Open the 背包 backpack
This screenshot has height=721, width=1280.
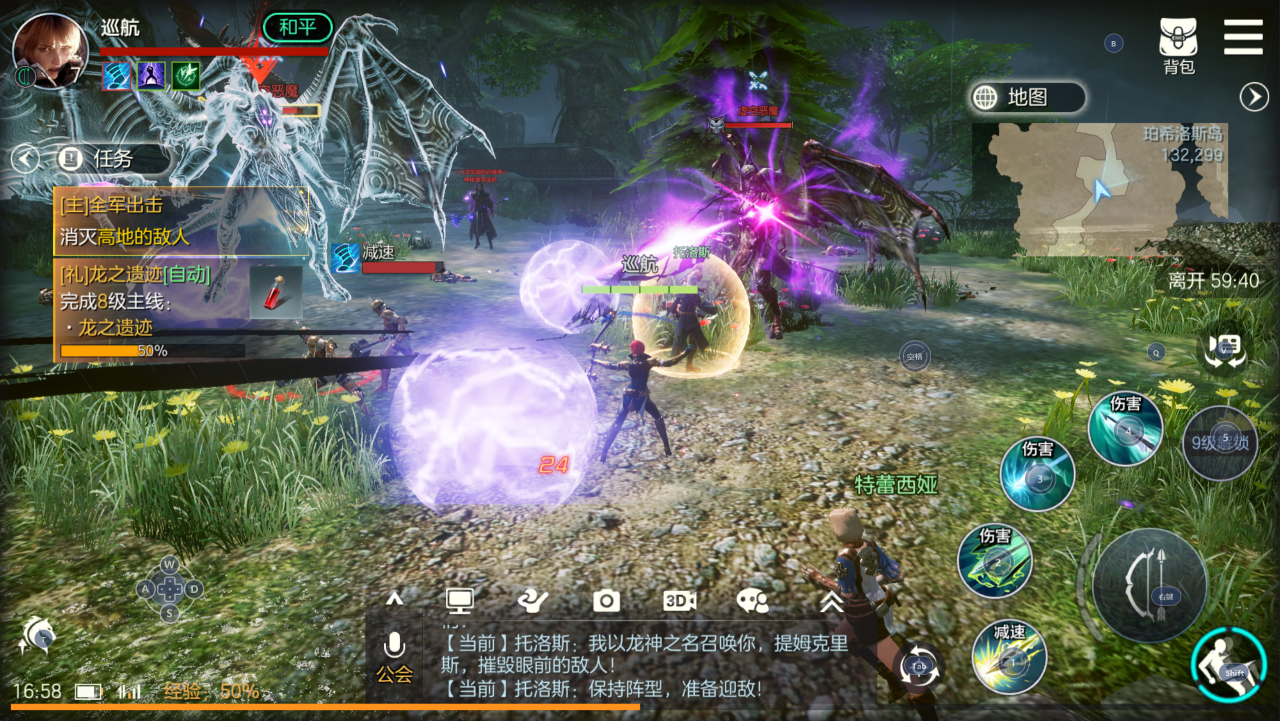pos(1178,46)
